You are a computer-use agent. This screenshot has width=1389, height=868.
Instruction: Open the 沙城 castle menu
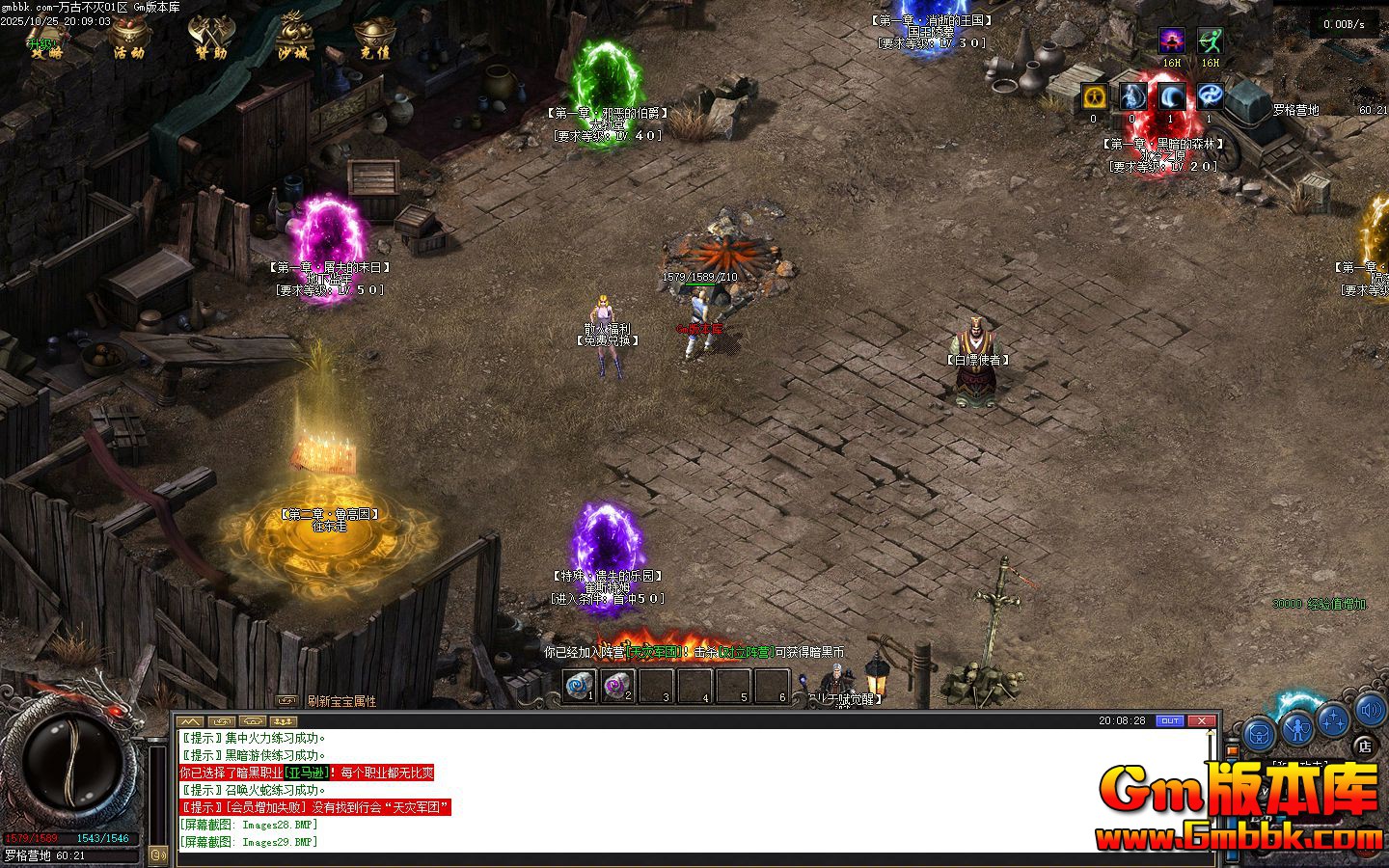coord(292,41)
